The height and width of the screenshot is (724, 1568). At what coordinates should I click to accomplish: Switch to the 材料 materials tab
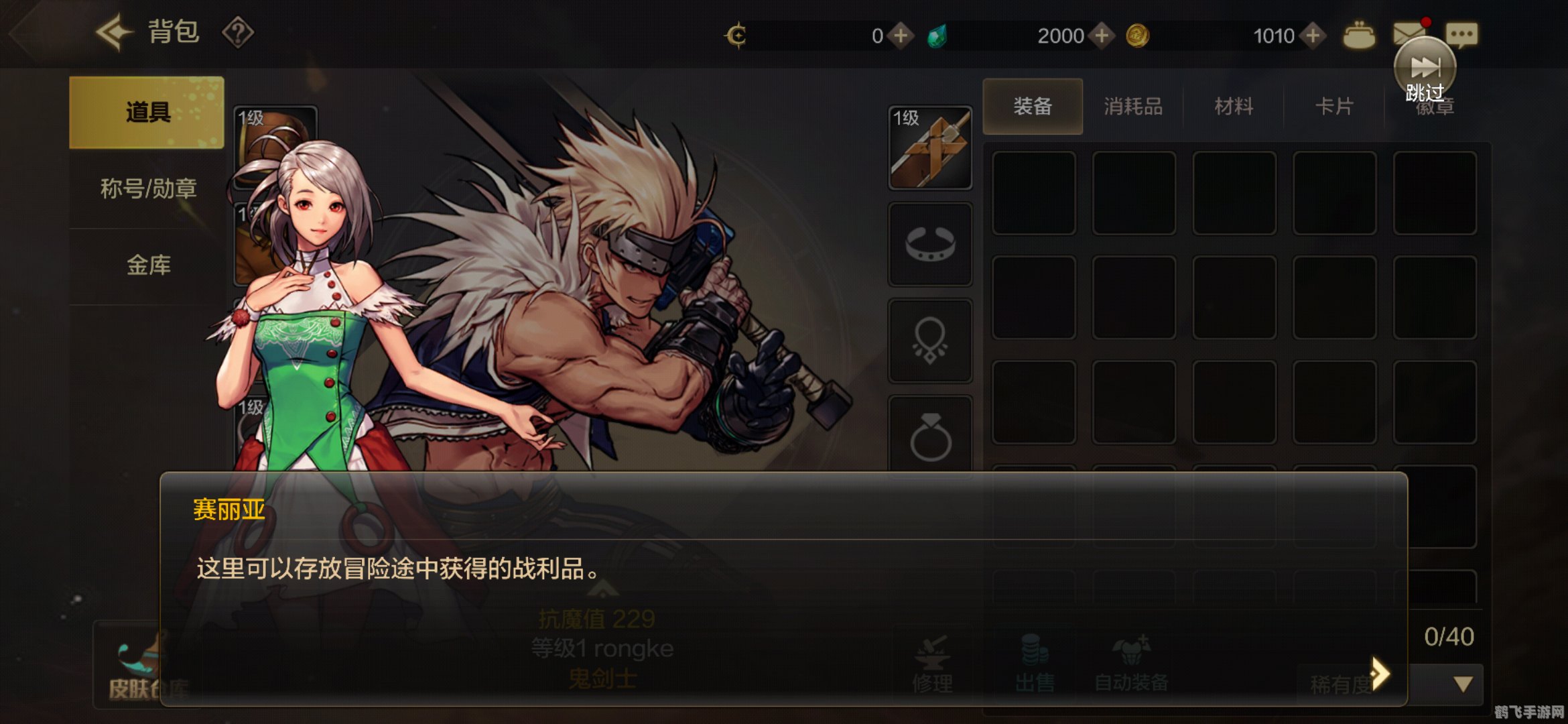click(x=1233, y=105)
